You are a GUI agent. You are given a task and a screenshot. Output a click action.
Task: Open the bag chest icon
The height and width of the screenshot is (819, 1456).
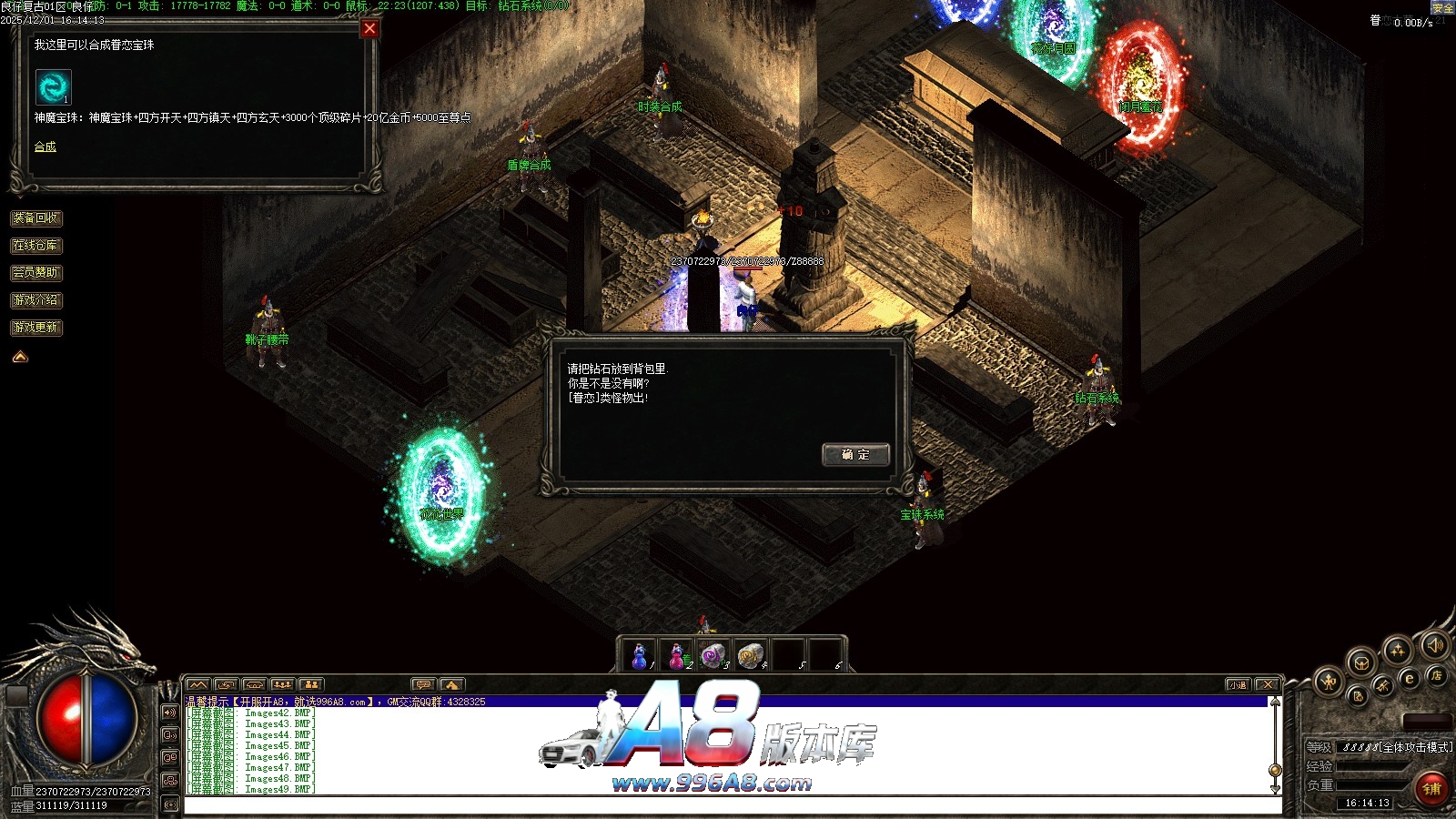tap(1361, 662)
